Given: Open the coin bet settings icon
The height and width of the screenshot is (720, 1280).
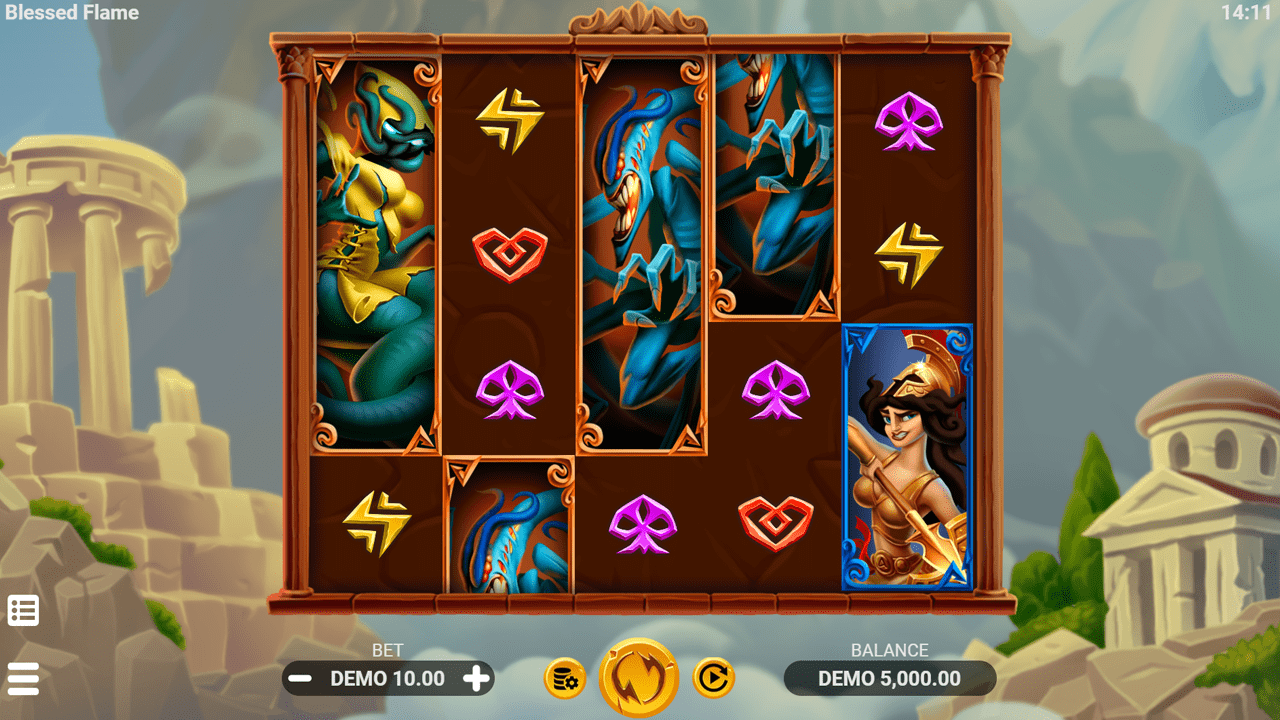Looking at the screenshot, I should tap(563, 677).
